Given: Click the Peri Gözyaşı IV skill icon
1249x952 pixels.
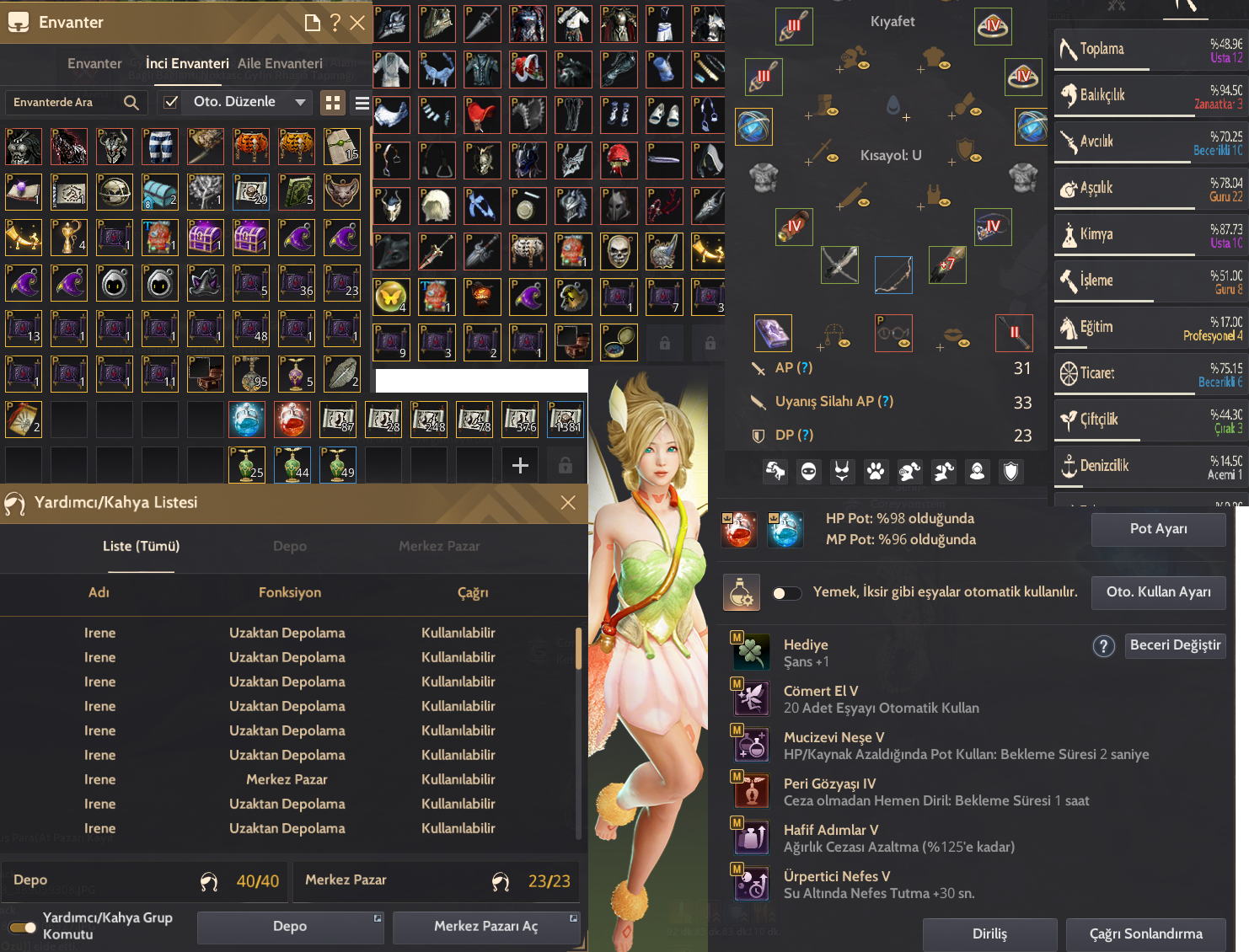Looking at the screenshot, I should [x=752, y=791].
